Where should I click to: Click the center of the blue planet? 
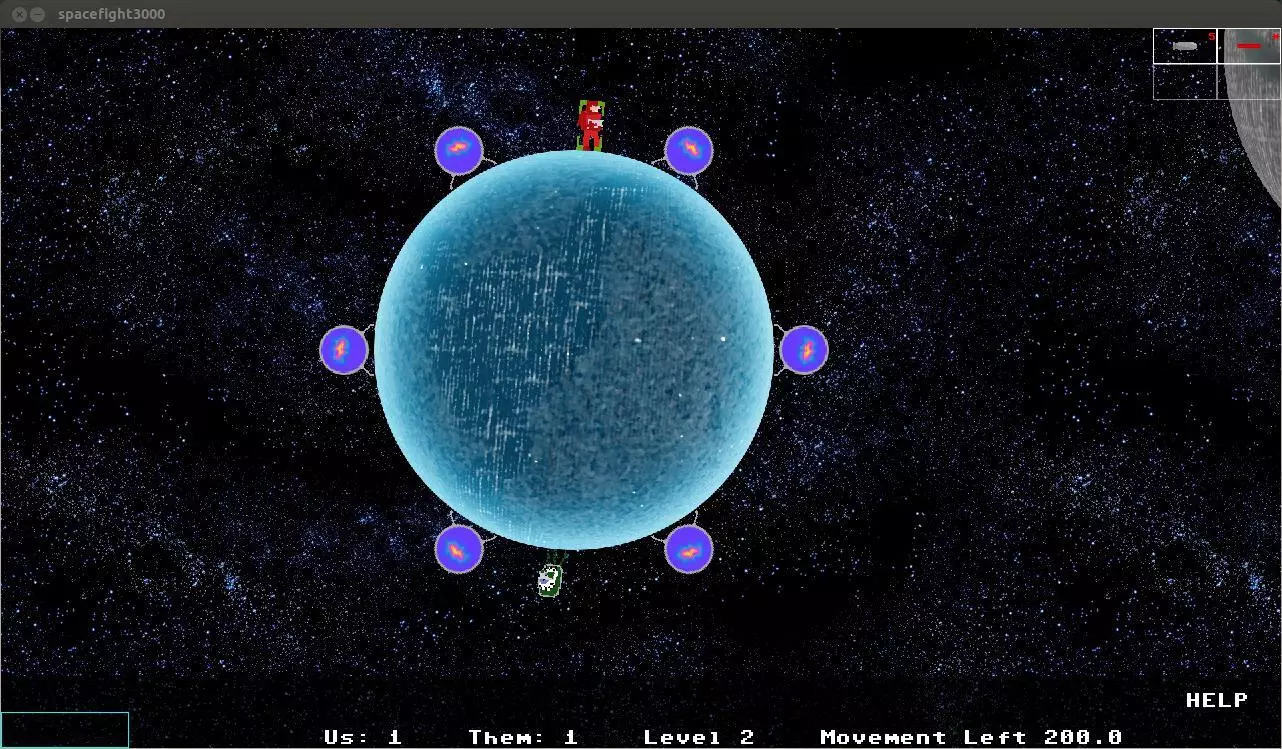pyautogui.click(x=574, y=350)
